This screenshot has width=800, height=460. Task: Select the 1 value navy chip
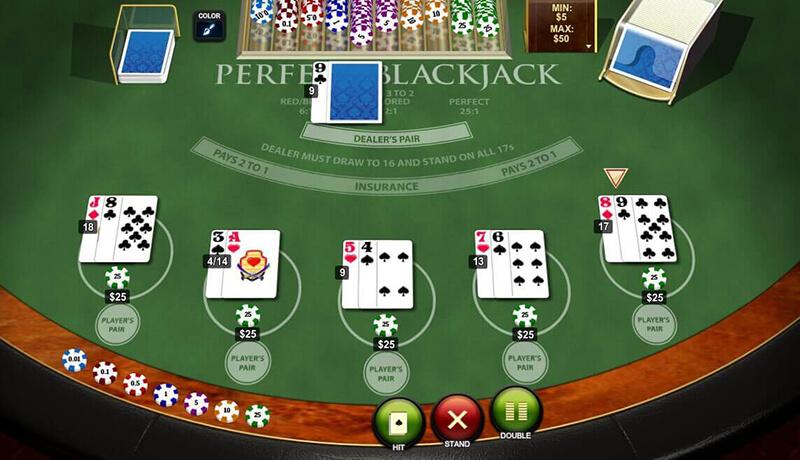click(166, 395)
